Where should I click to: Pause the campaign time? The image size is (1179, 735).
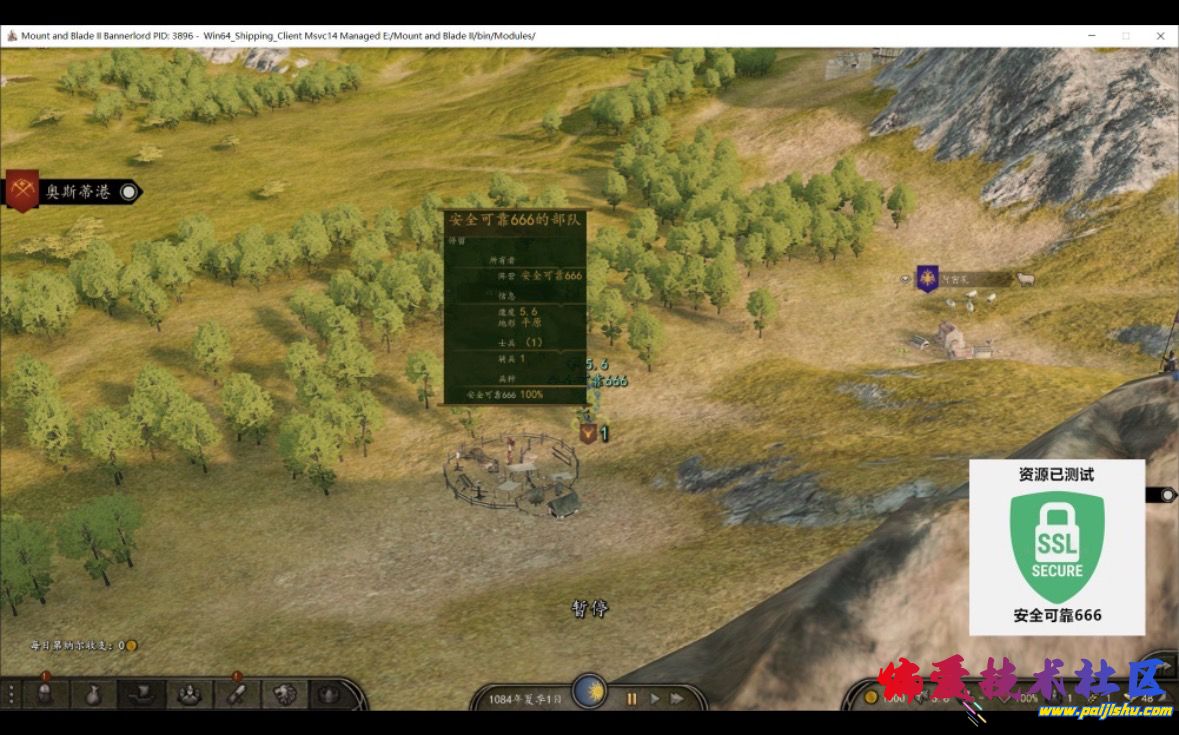coord(631,699)
